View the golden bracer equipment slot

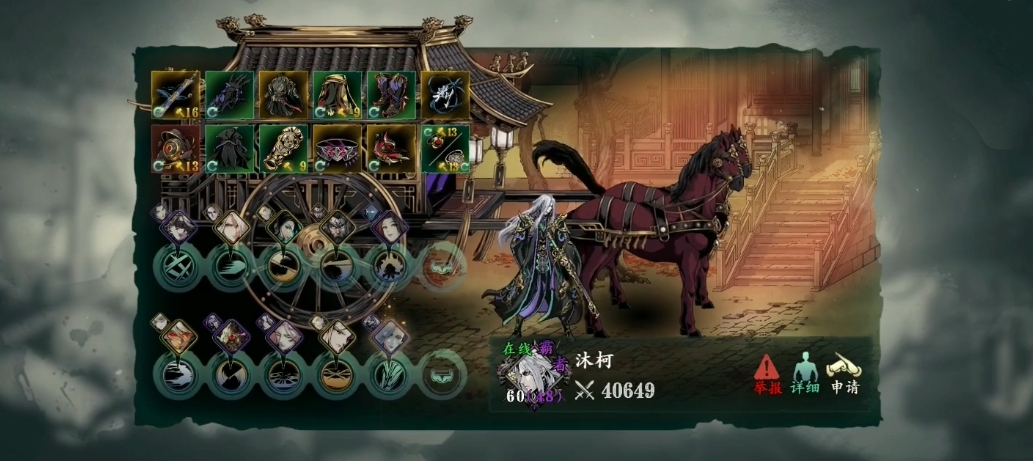(x=282, y=149)
